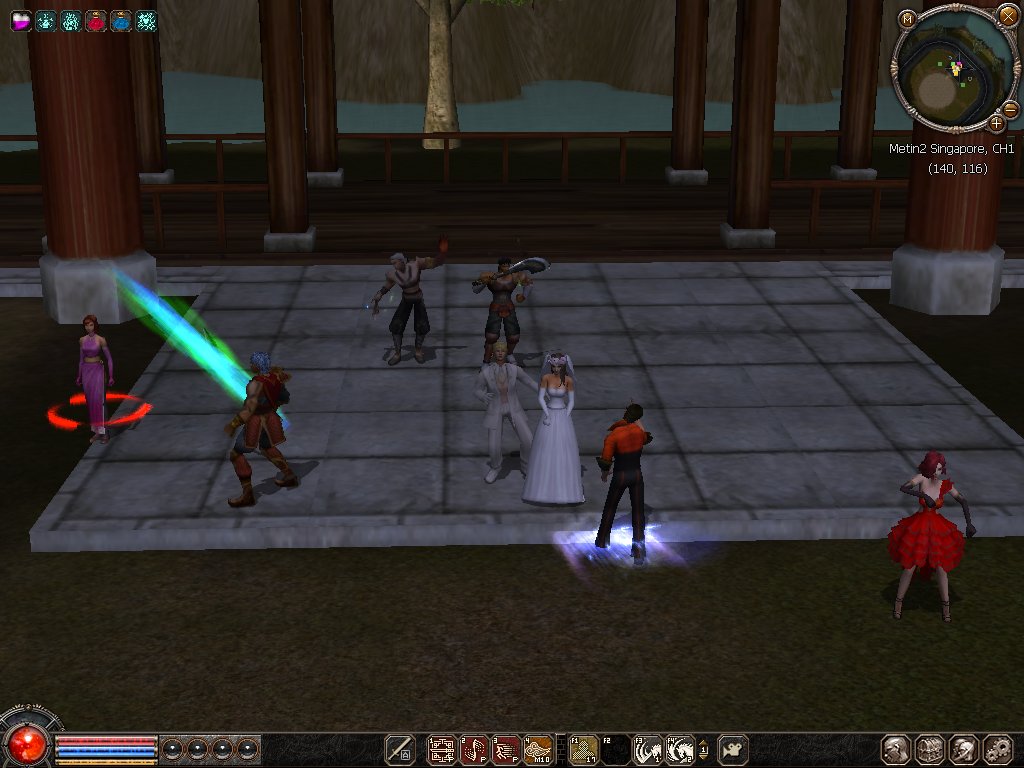The width and height of the screenshot is (1024, 768).
Task: Open the inventory chest icon
Action: click(930, 749)
